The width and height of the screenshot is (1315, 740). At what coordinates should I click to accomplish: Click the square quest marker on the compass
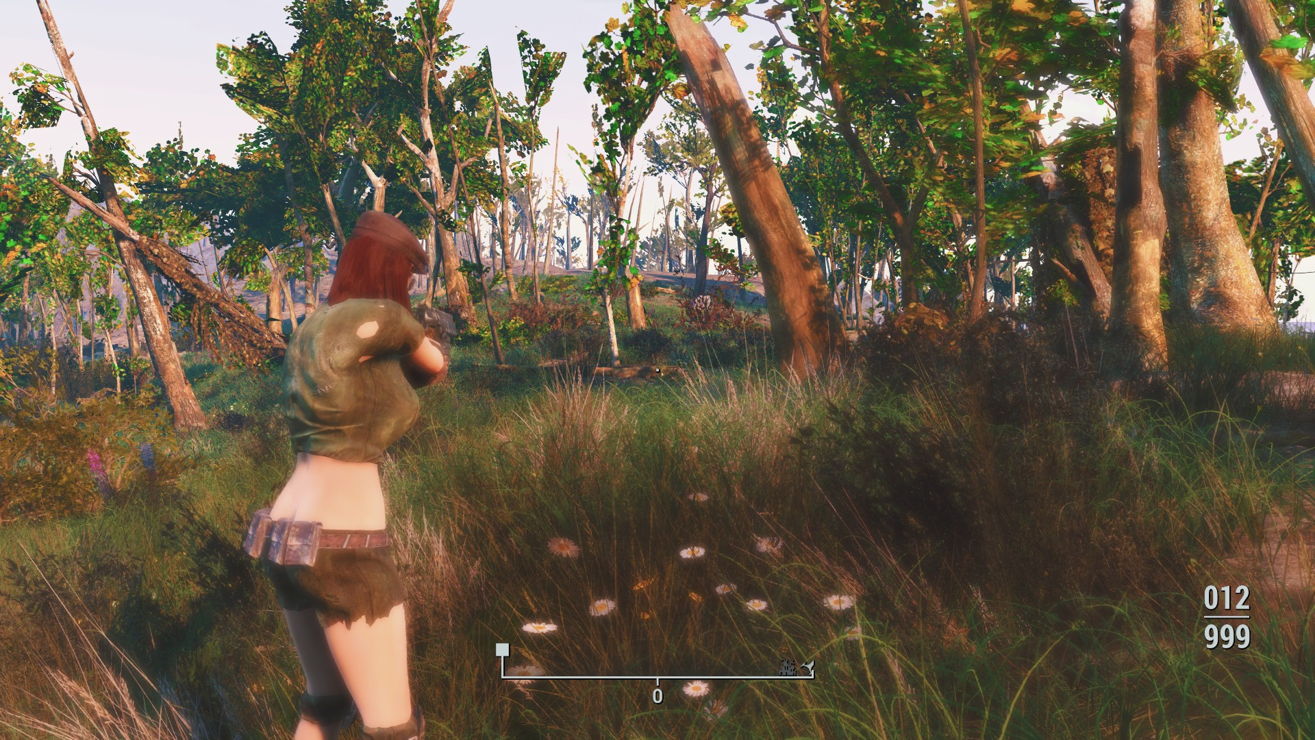pos(502,650)
